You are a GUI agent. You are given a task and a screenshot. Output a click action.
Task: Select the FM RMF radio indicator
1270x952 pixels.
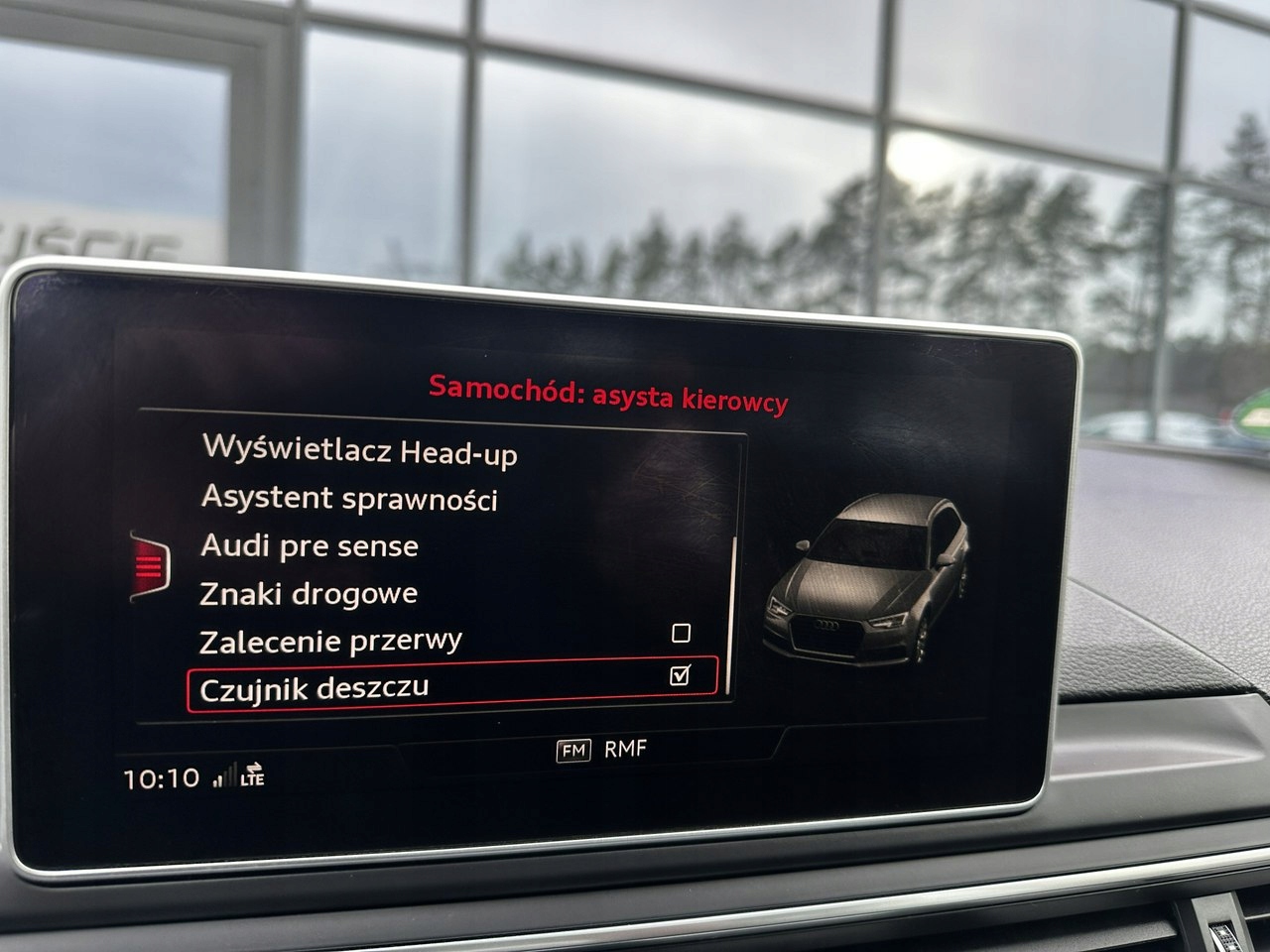click(x=601, y=750)
